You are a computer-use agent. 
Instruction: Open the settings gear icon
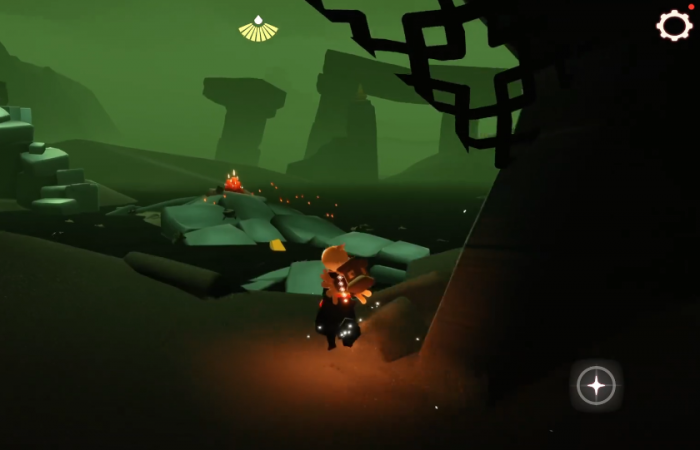[x=674, y=25]
